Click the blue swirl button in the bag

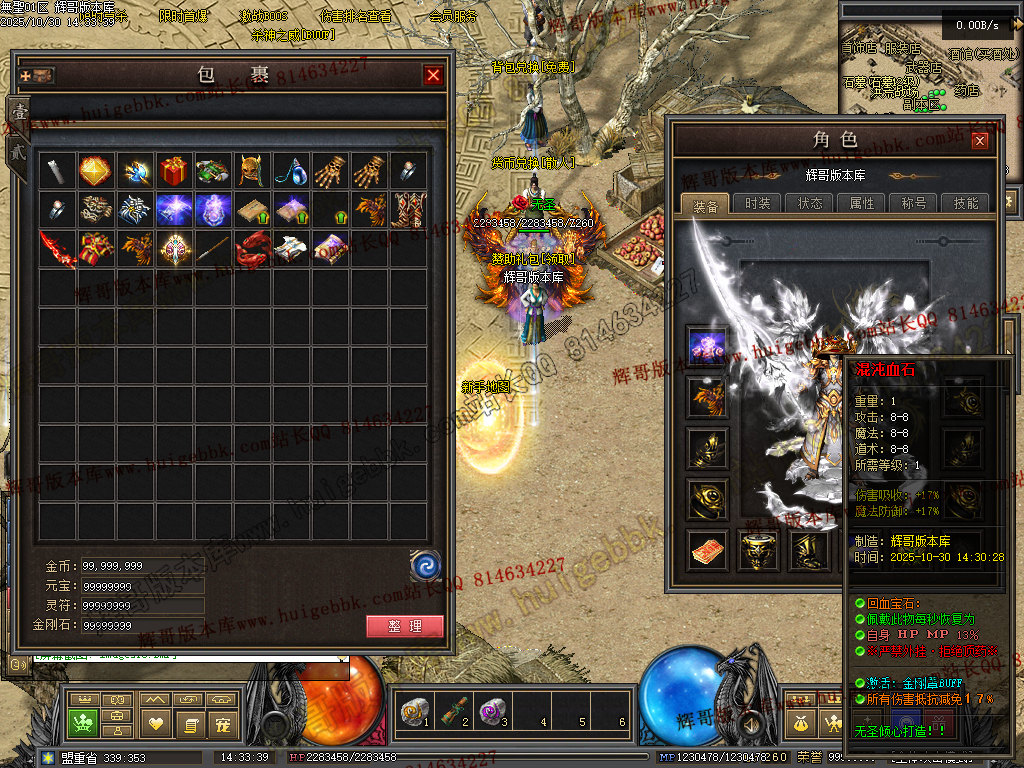(426, 566)
